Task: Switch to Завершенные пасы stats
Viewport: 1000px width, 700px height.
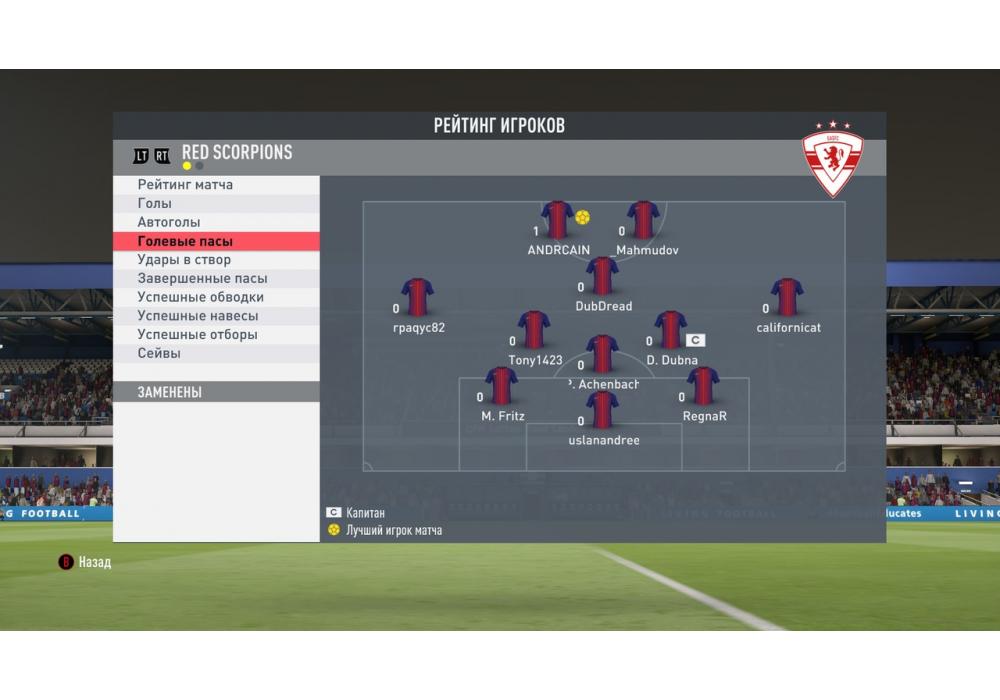Action: point(216,279)
